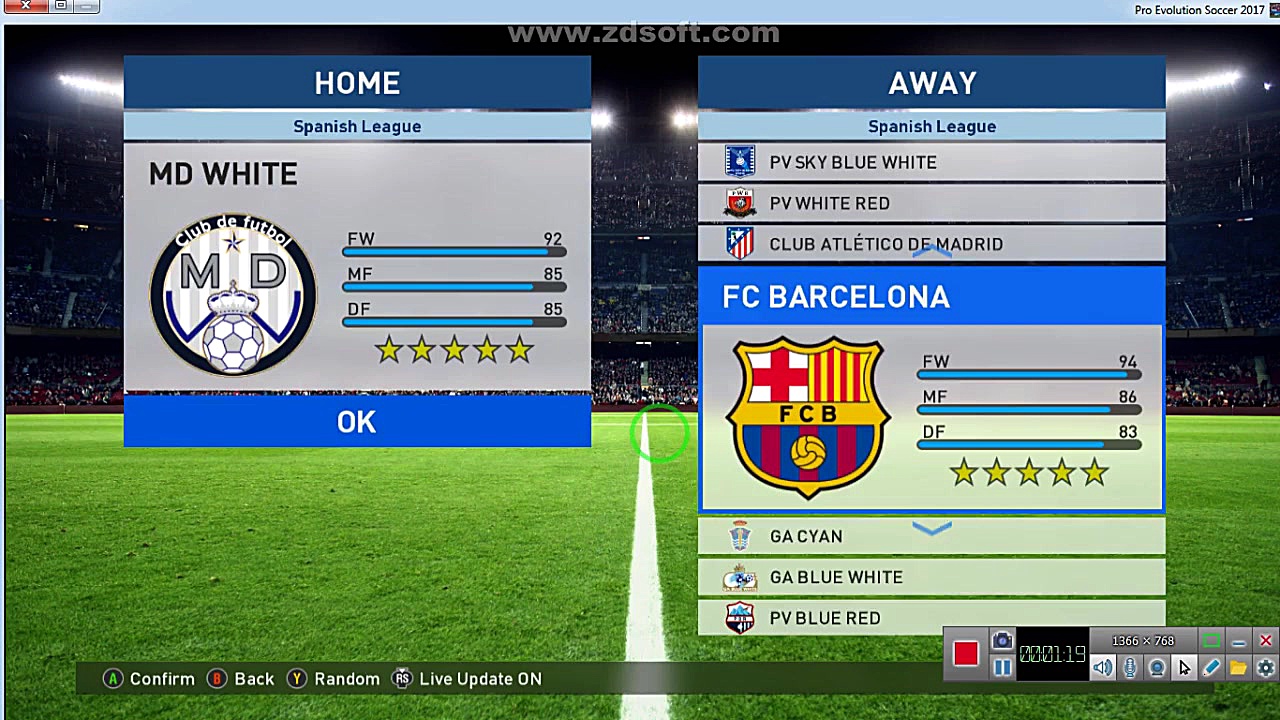The image size is (1280, 720).
Task: Pick Club Atlético de Madrid as away team
Action: coord(931,244)
